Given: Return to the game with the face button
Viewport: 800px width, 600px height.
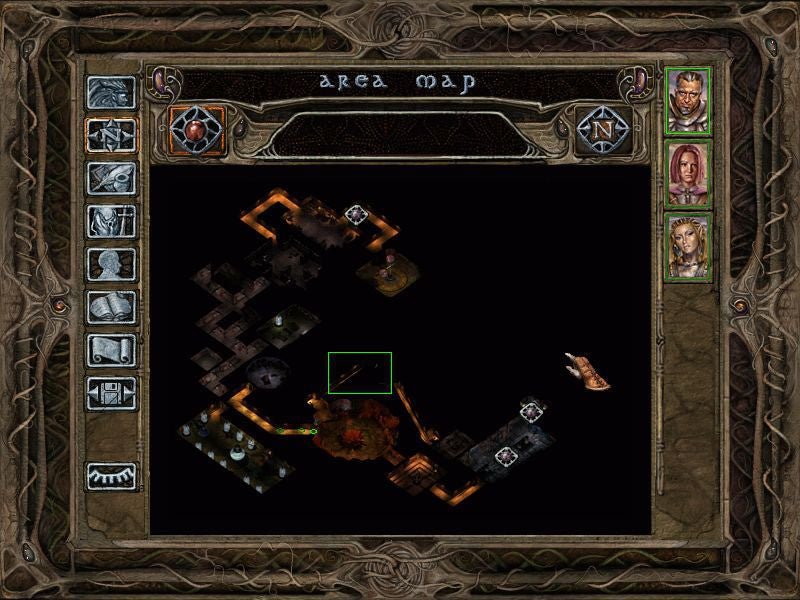Looking at the screenshot, I should pos(111,92).
